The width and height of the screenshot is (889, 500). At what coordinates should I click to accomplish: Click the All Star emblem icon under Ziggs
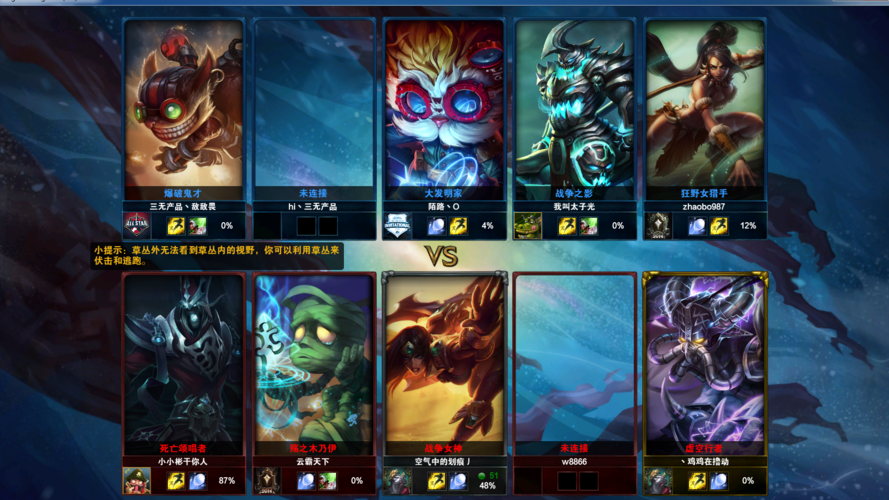(x=136, y=226)
